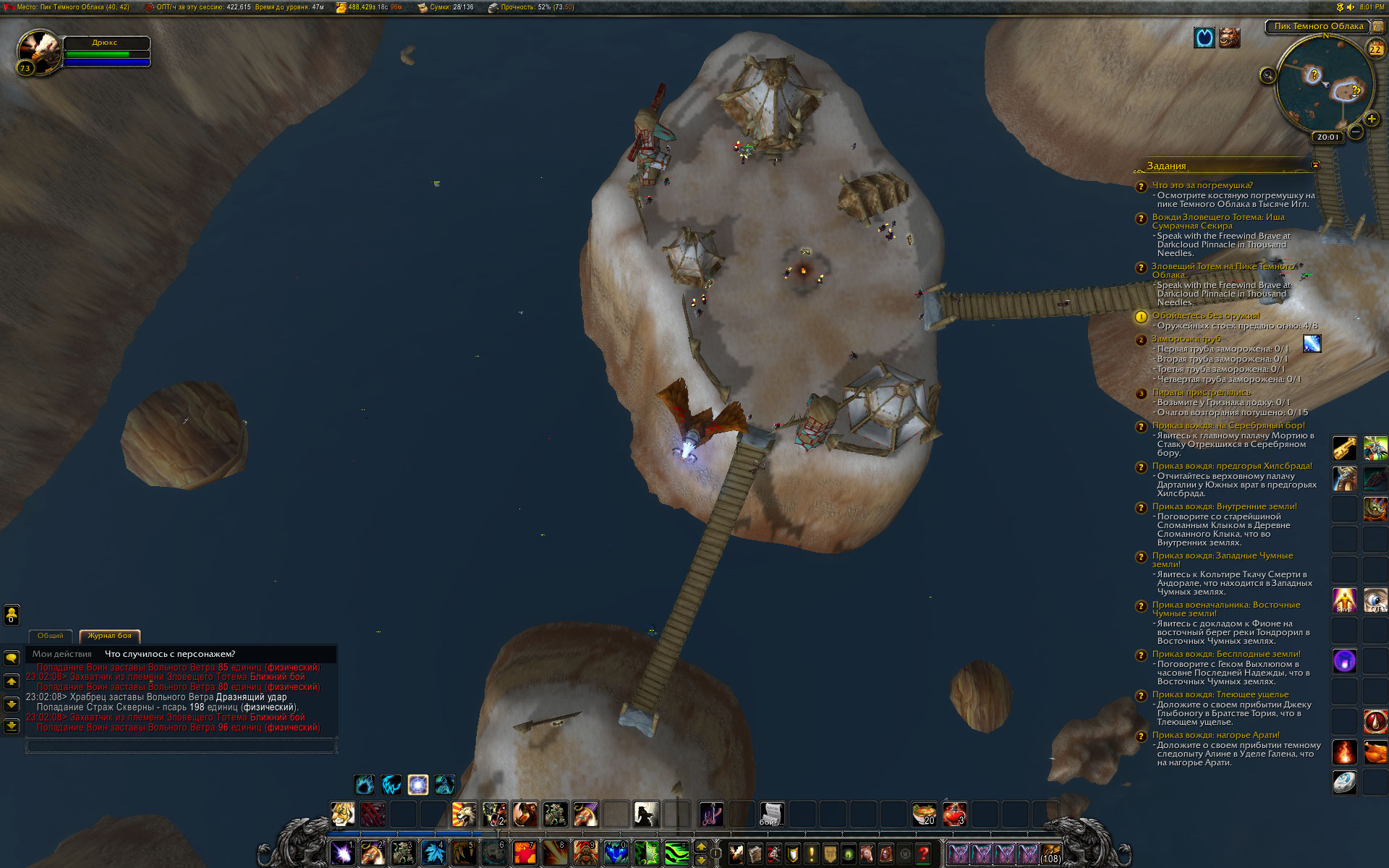Open the calendar showing day 22
Screen dimensions: 1389x868
pyautogui.click(x=1375, y=49)
